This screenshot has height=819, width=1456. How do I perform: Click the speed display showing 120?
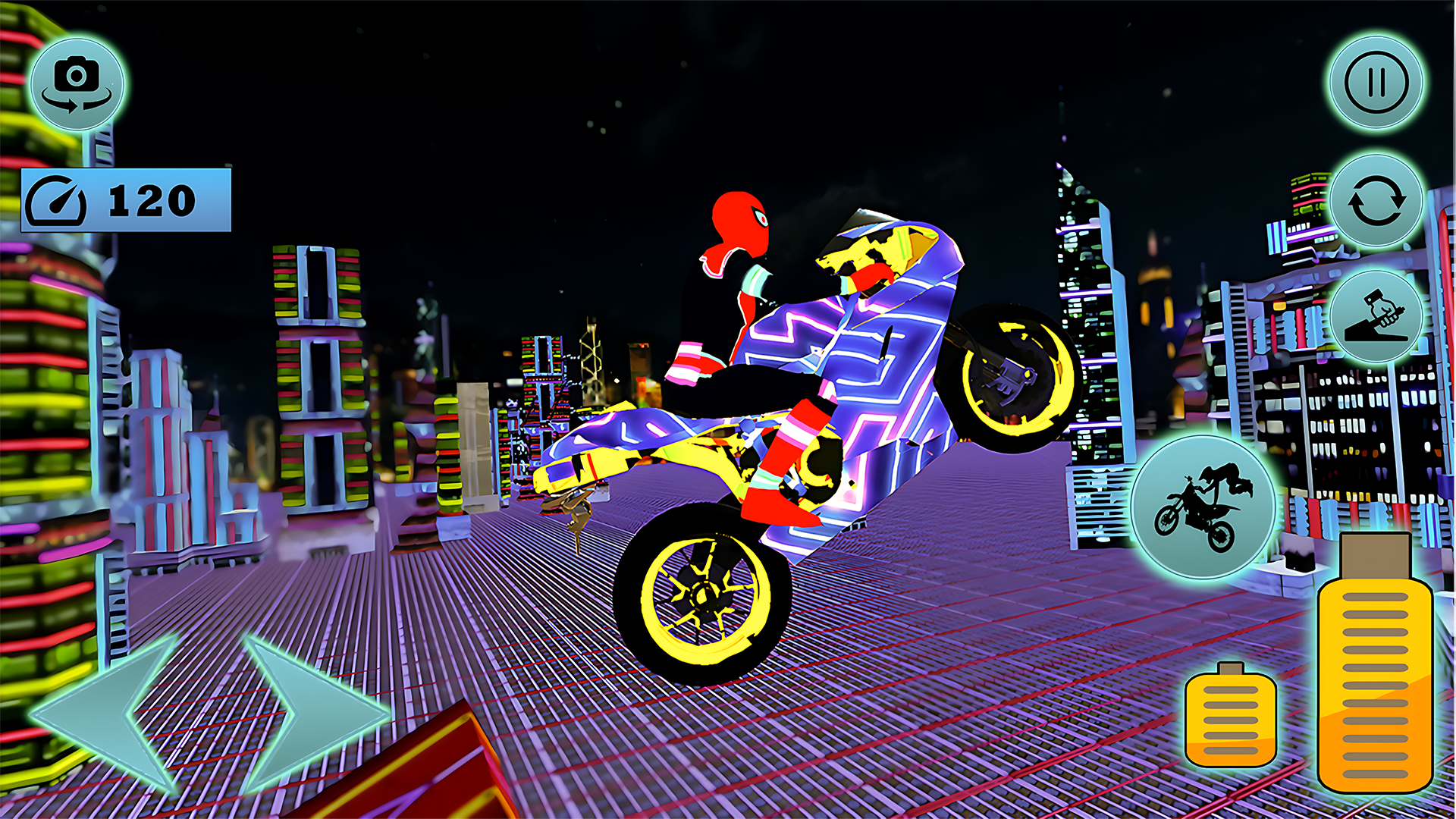pyautogui.click(x=125, y=199)
